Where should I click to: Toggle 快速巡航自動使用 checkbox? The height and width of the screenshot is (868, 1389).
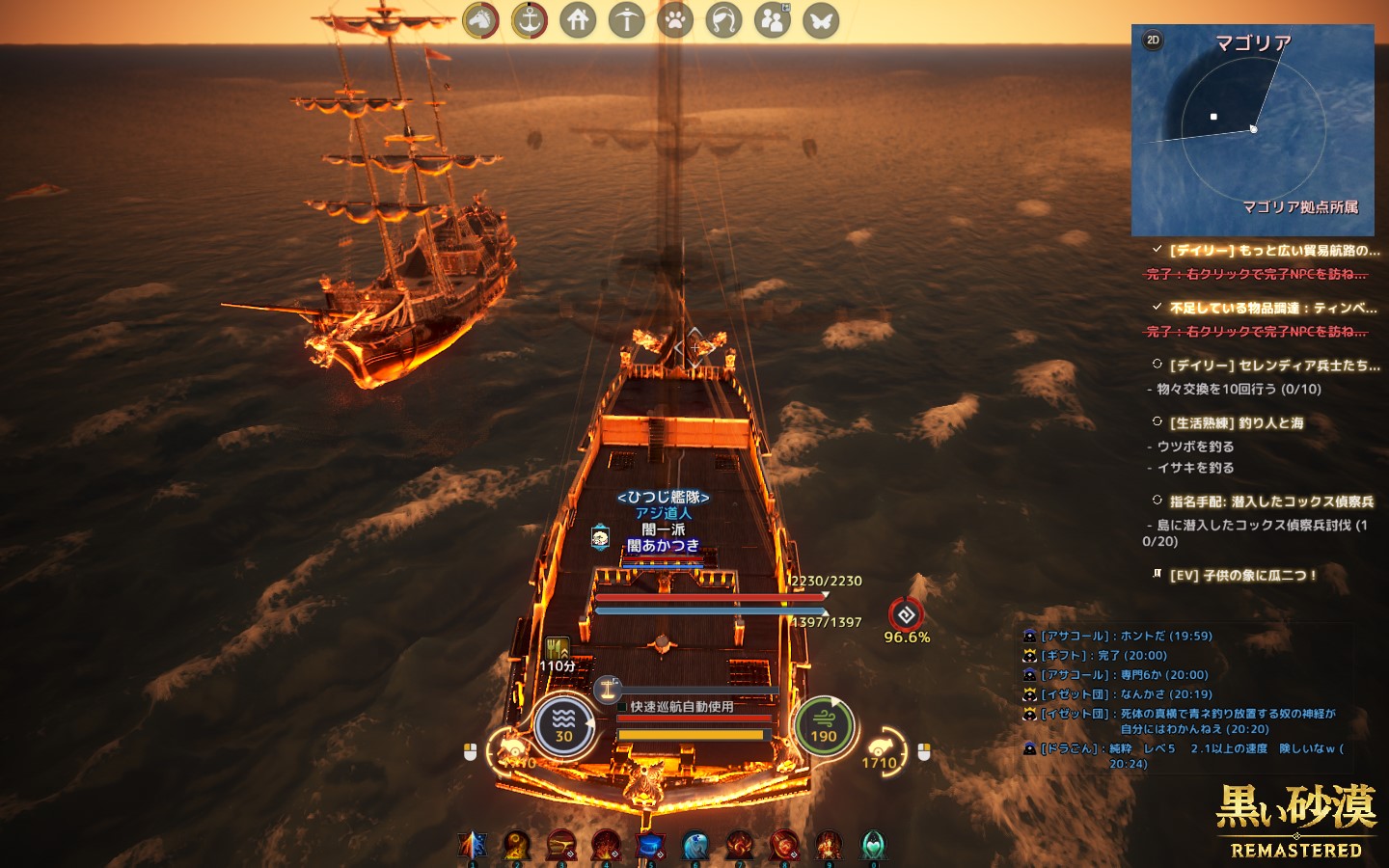[623, 707]
